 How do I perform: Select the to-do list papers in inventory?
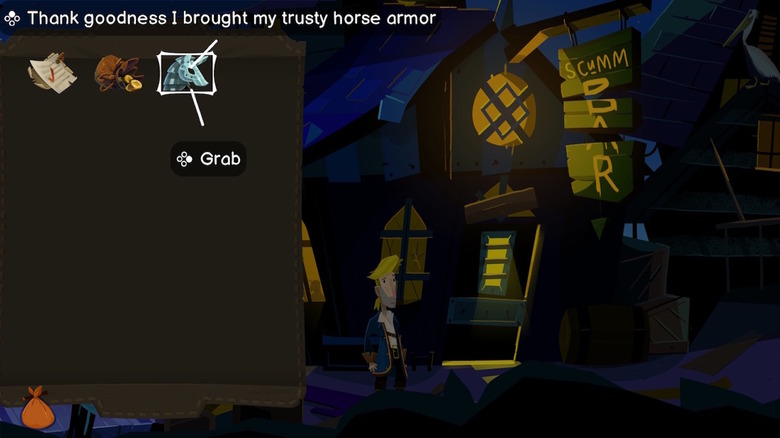click(48, 71)
